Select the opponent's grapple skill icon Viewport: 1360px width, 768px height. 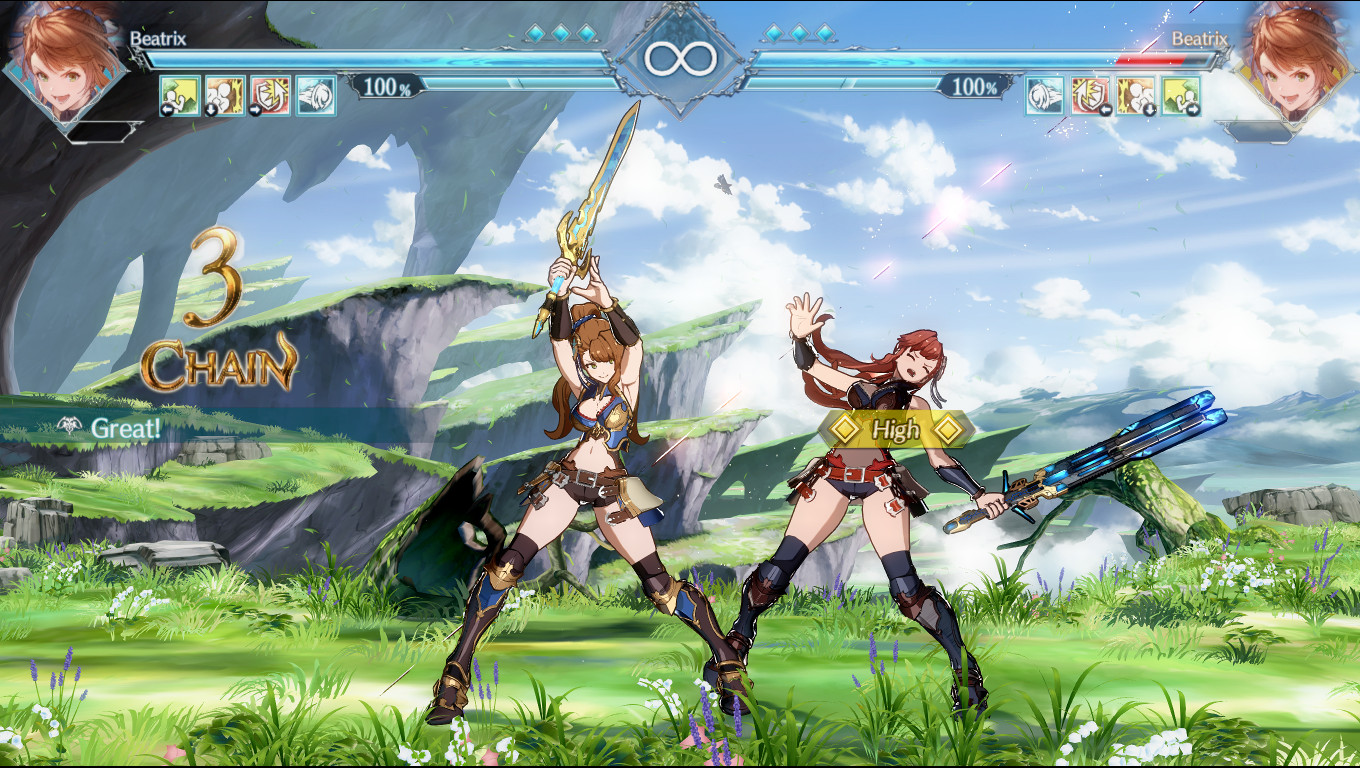(1136, 96)
